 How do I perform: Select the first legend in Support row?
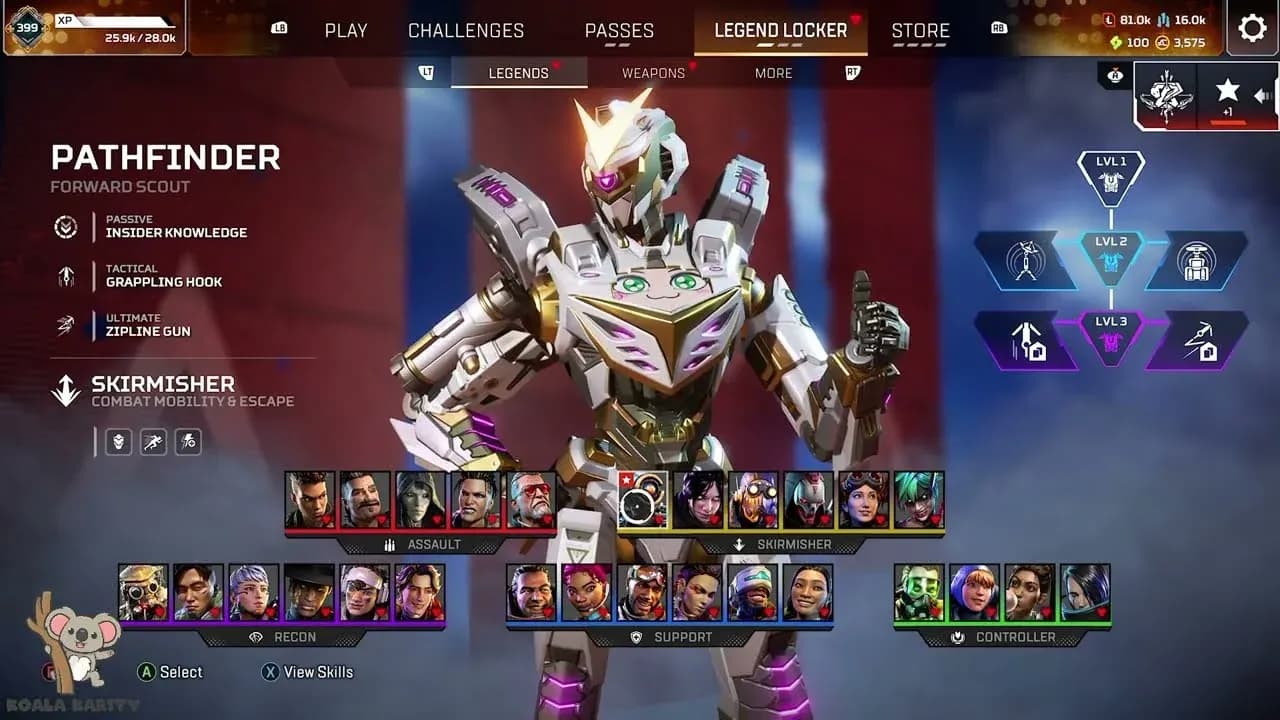531,592
